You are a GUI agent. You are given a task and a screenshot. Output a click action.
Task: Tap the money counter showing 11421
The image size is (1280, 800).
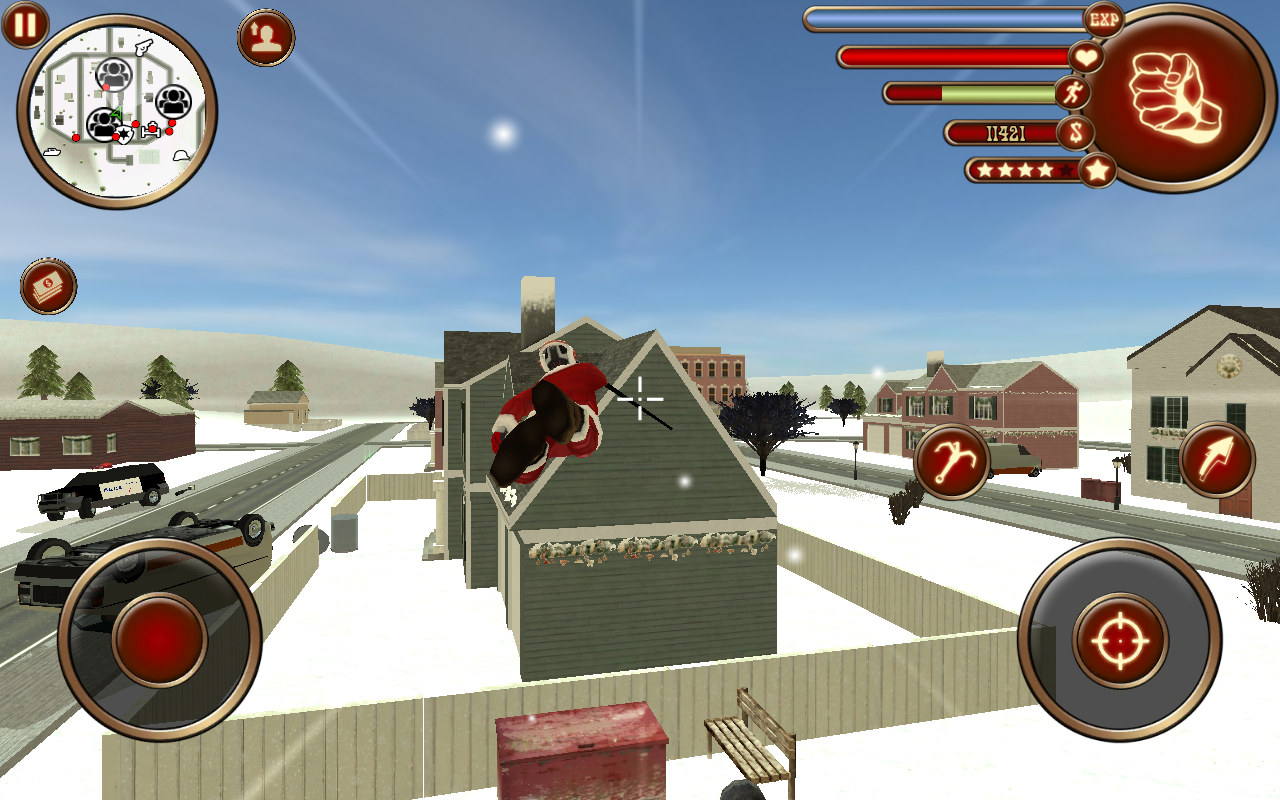(x=1008, y=134)
